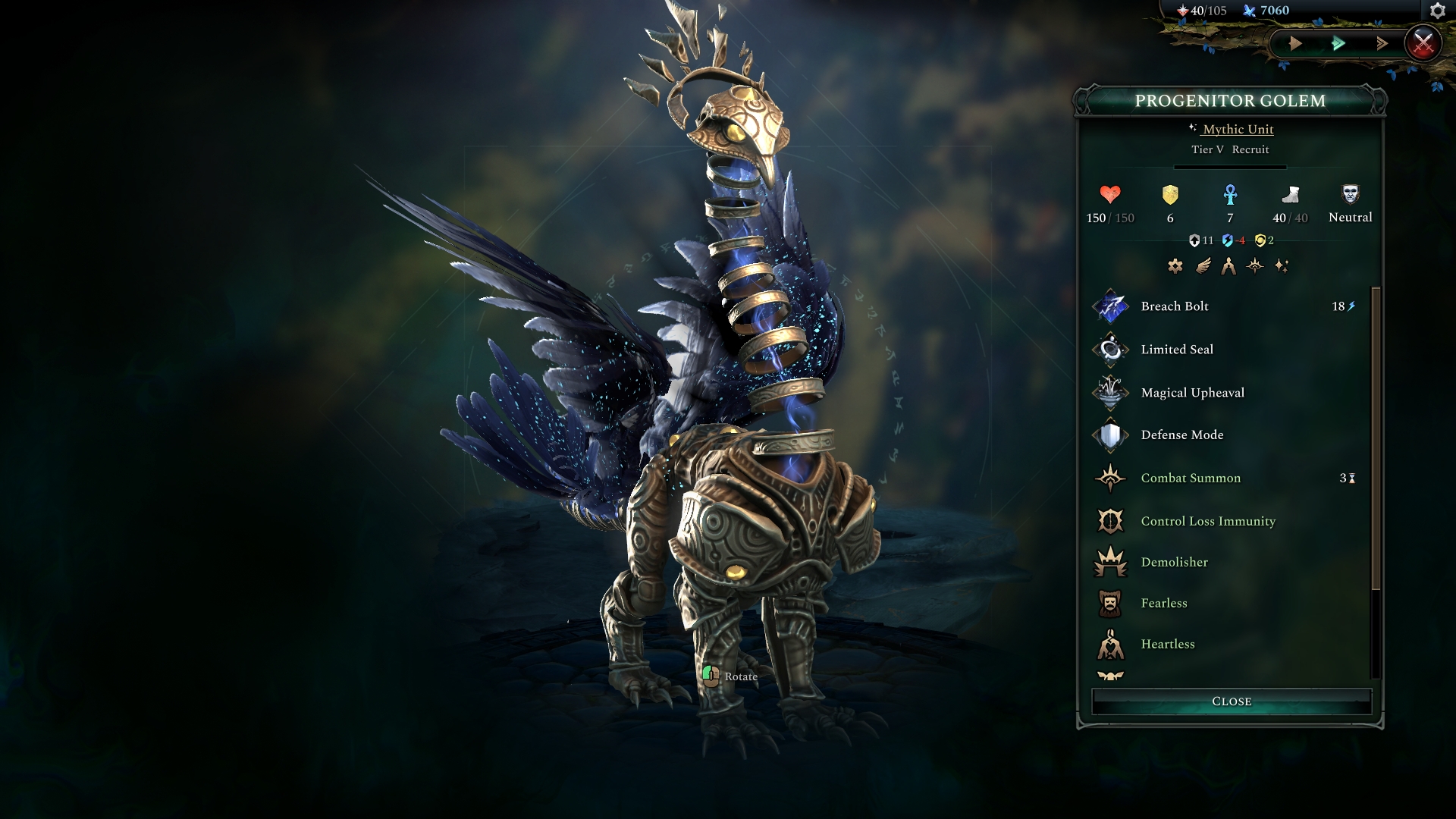Open the Mythic Unit link

click(x=1238, y=130)
